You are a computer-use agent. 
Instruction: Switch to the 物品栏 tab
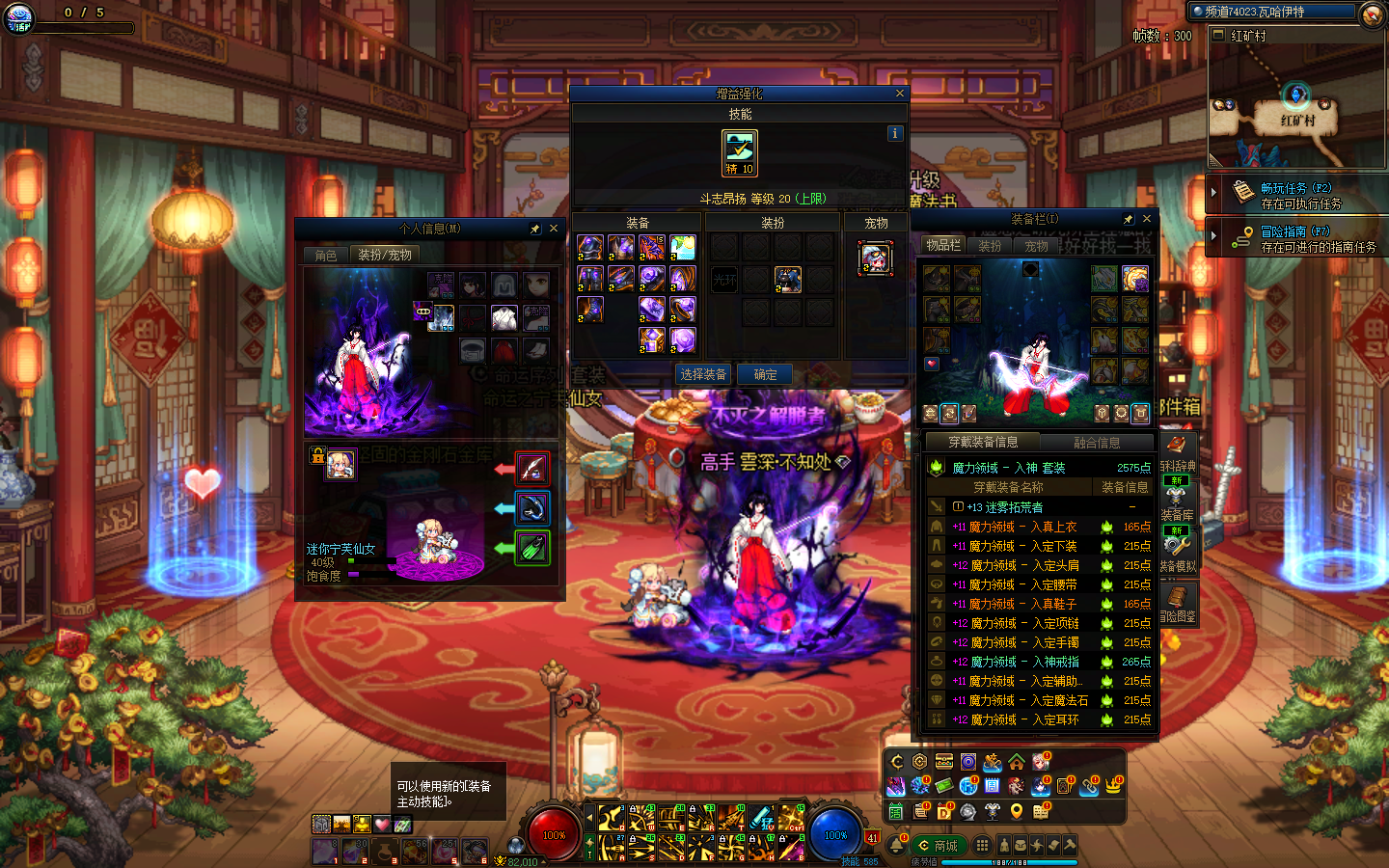point(943,245)
